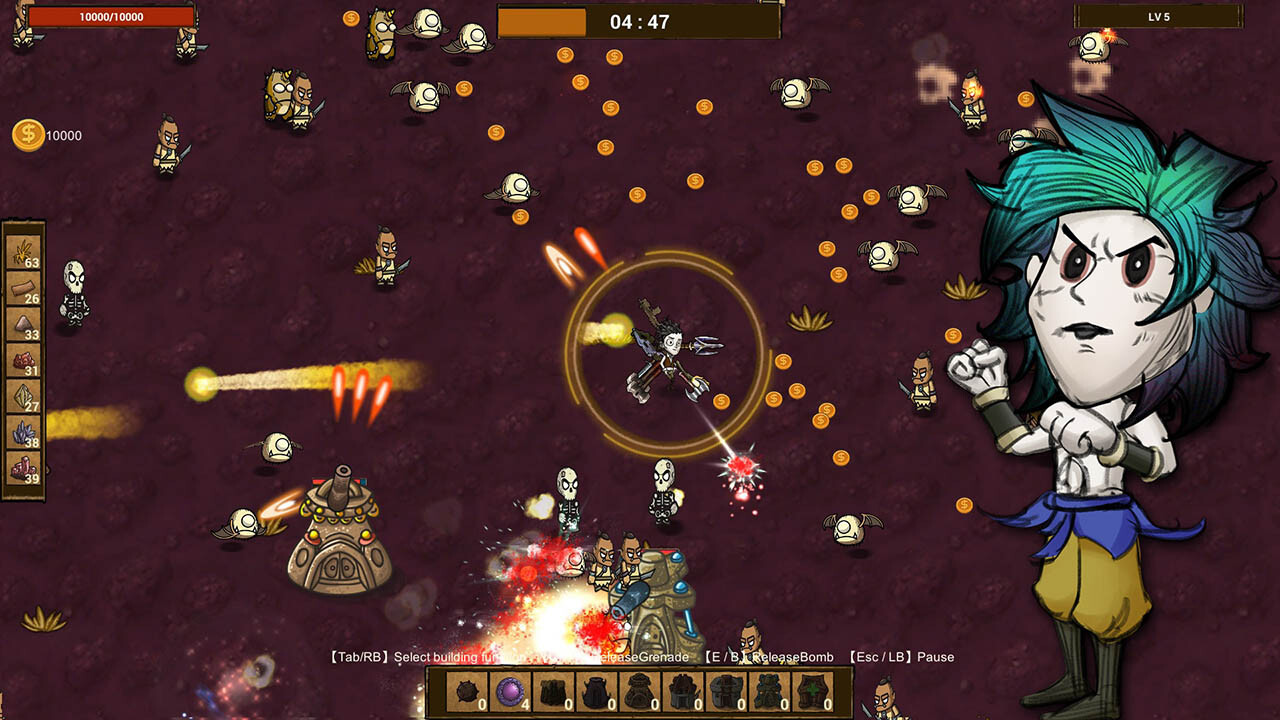Click the coin icon beside 10000

pos(27,133)
